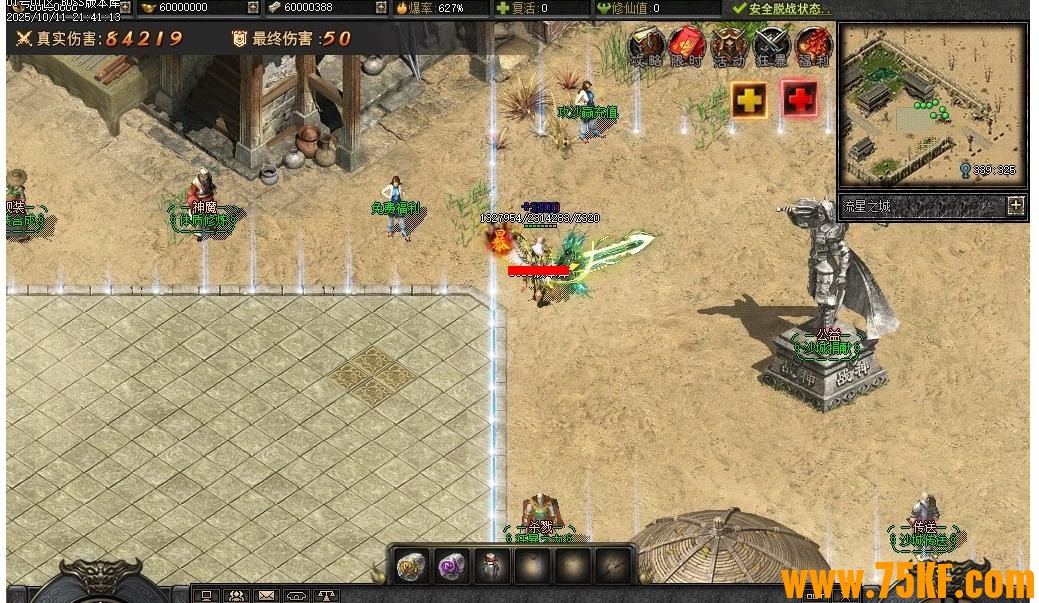
Task: Click the 安全脱战状态 safe-disengage button
Action: 782,8
